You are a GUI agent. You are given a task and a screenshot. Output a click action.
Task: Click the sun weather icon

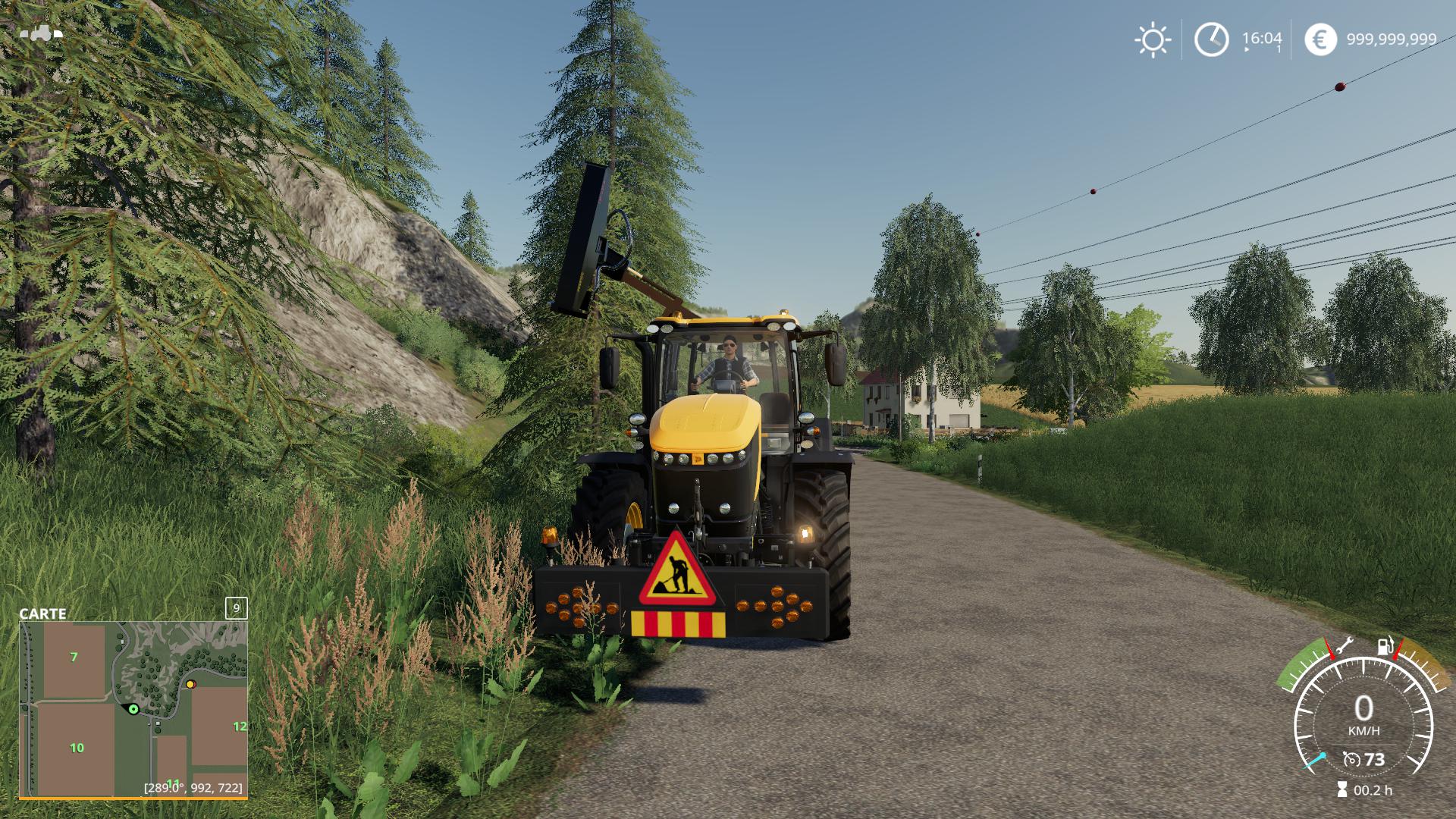tap(1152, 40)
